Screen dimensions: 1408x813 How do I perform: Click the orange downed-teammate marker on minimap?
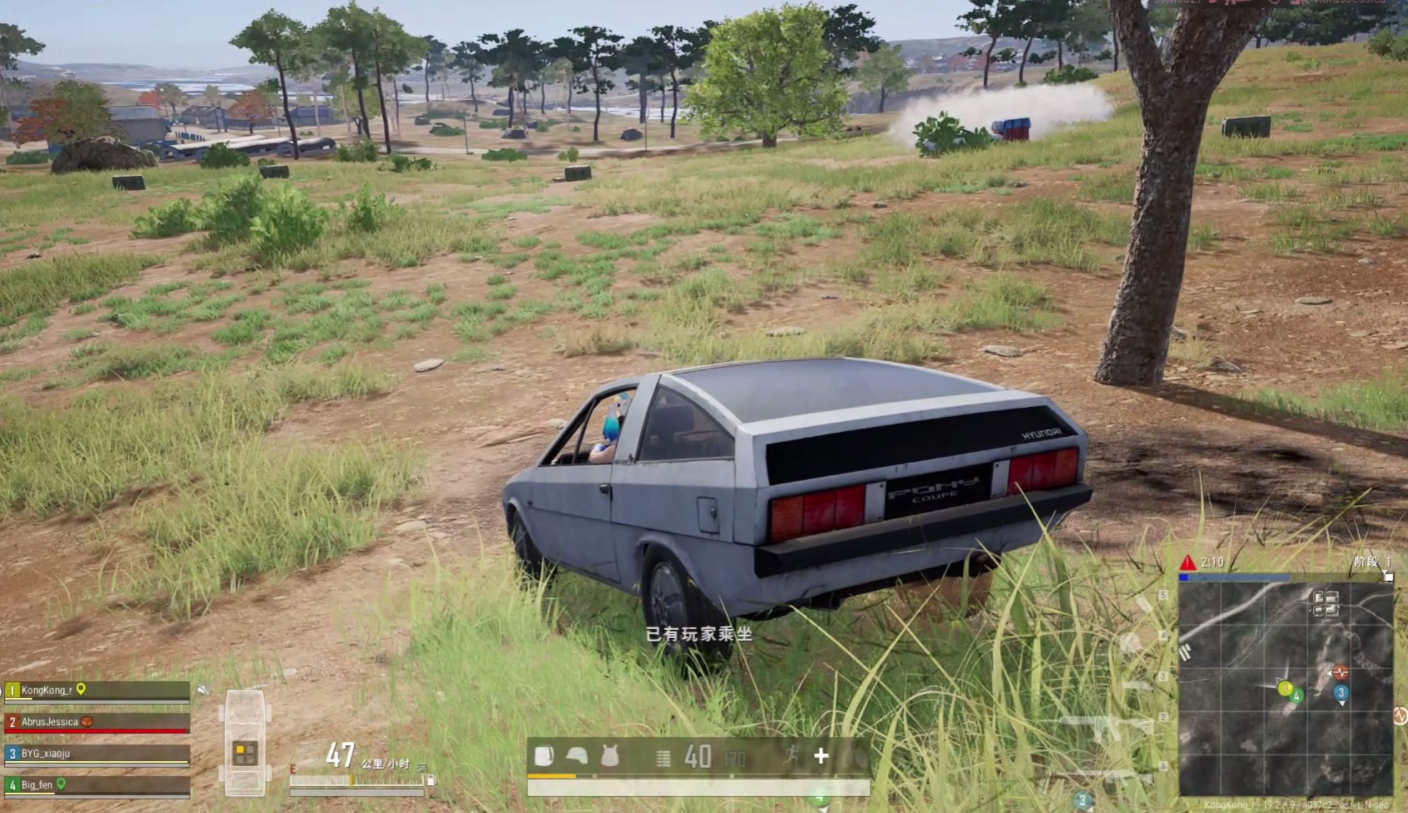[x=1341, y=672]
